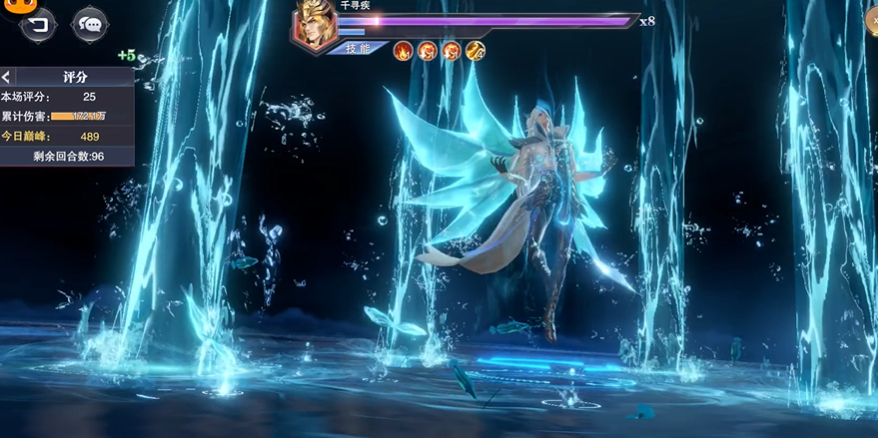View the golden staff skill icon
This screenshot has height=438, width=878.
point(475,50)
